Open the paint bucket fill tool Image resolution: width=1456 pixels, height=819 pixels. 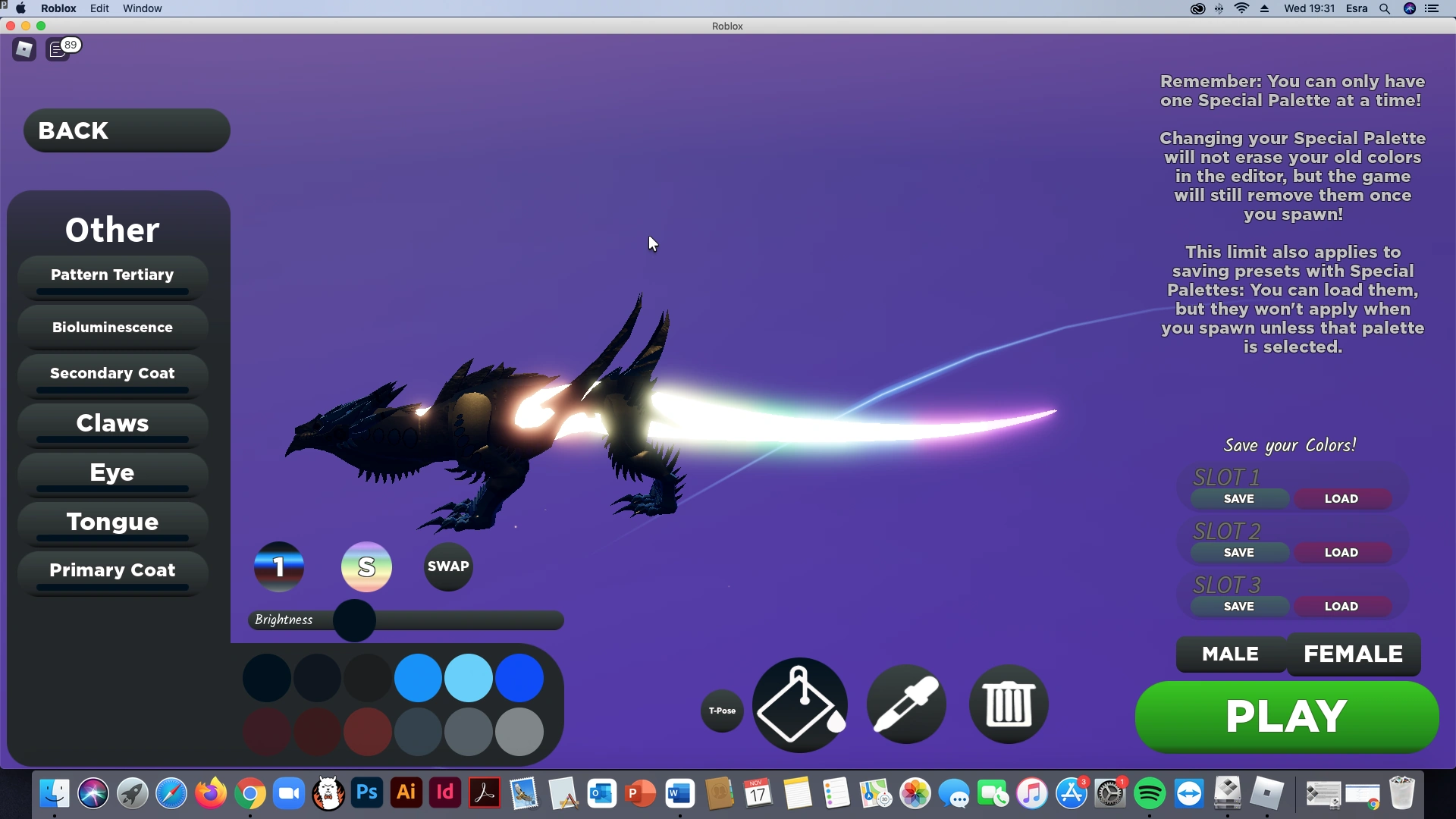(x=798, y=704)
